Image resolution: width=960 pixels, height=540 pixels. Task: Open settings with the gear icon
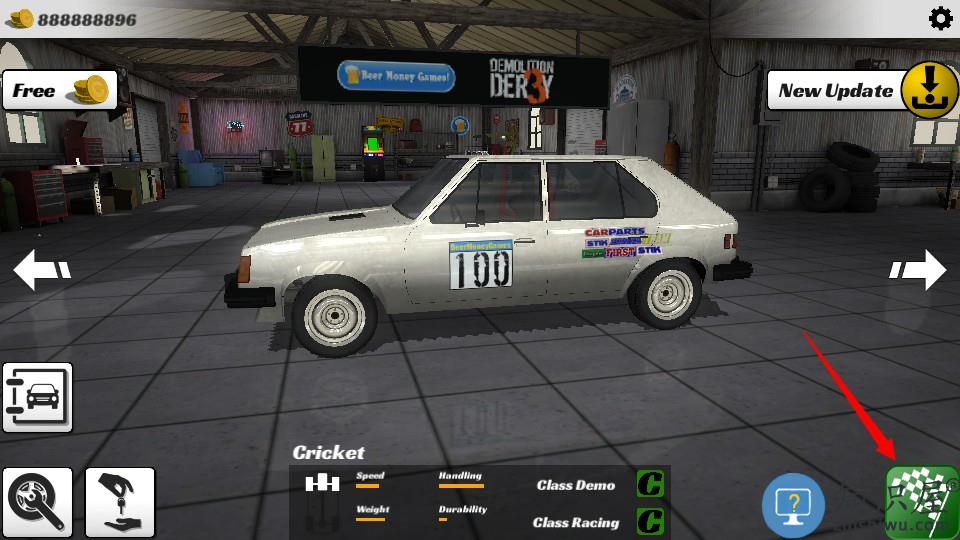(x=940, y=18)
